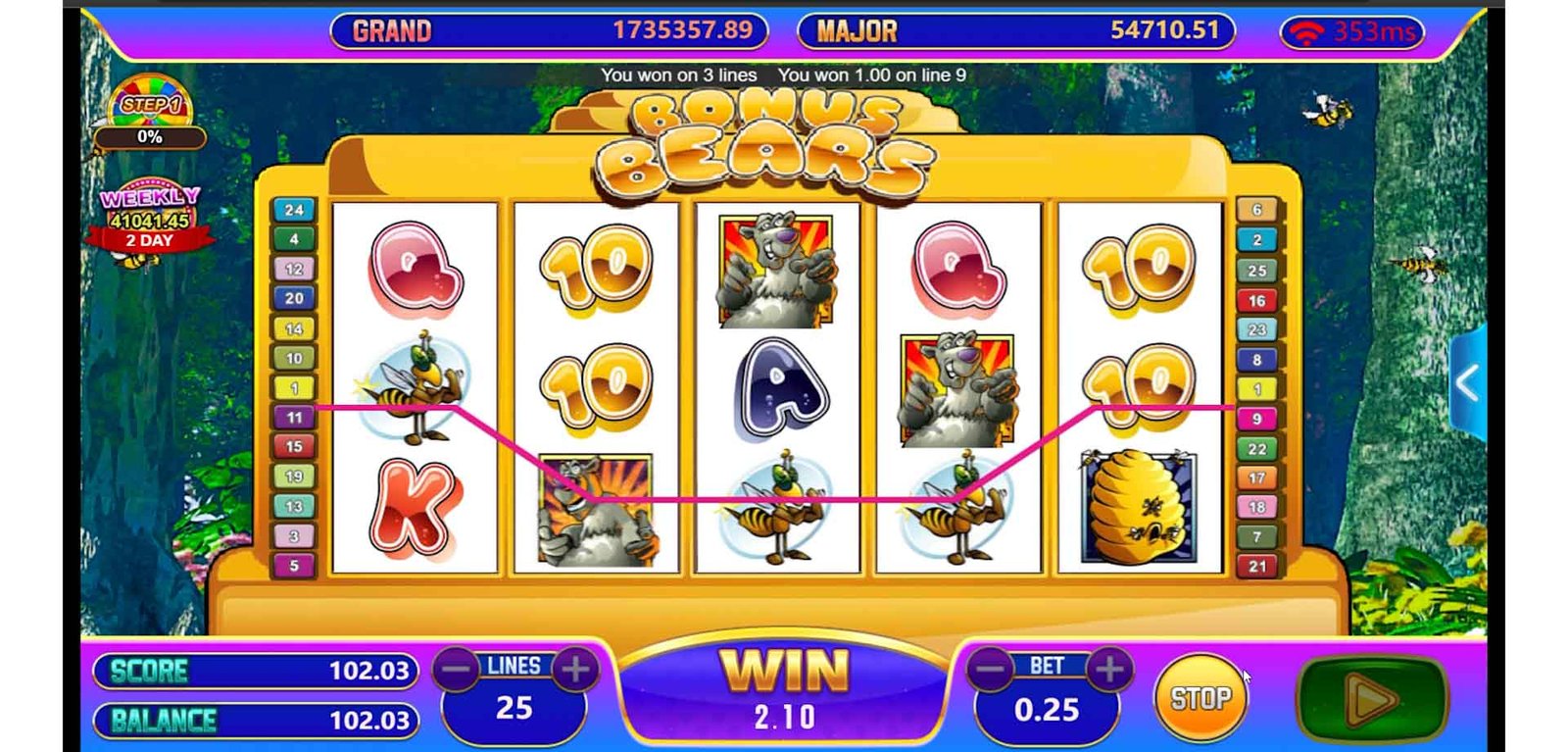The image size is (1568, 752).
Task: Raise the bet amount
Action: [x=1108, y=670]
